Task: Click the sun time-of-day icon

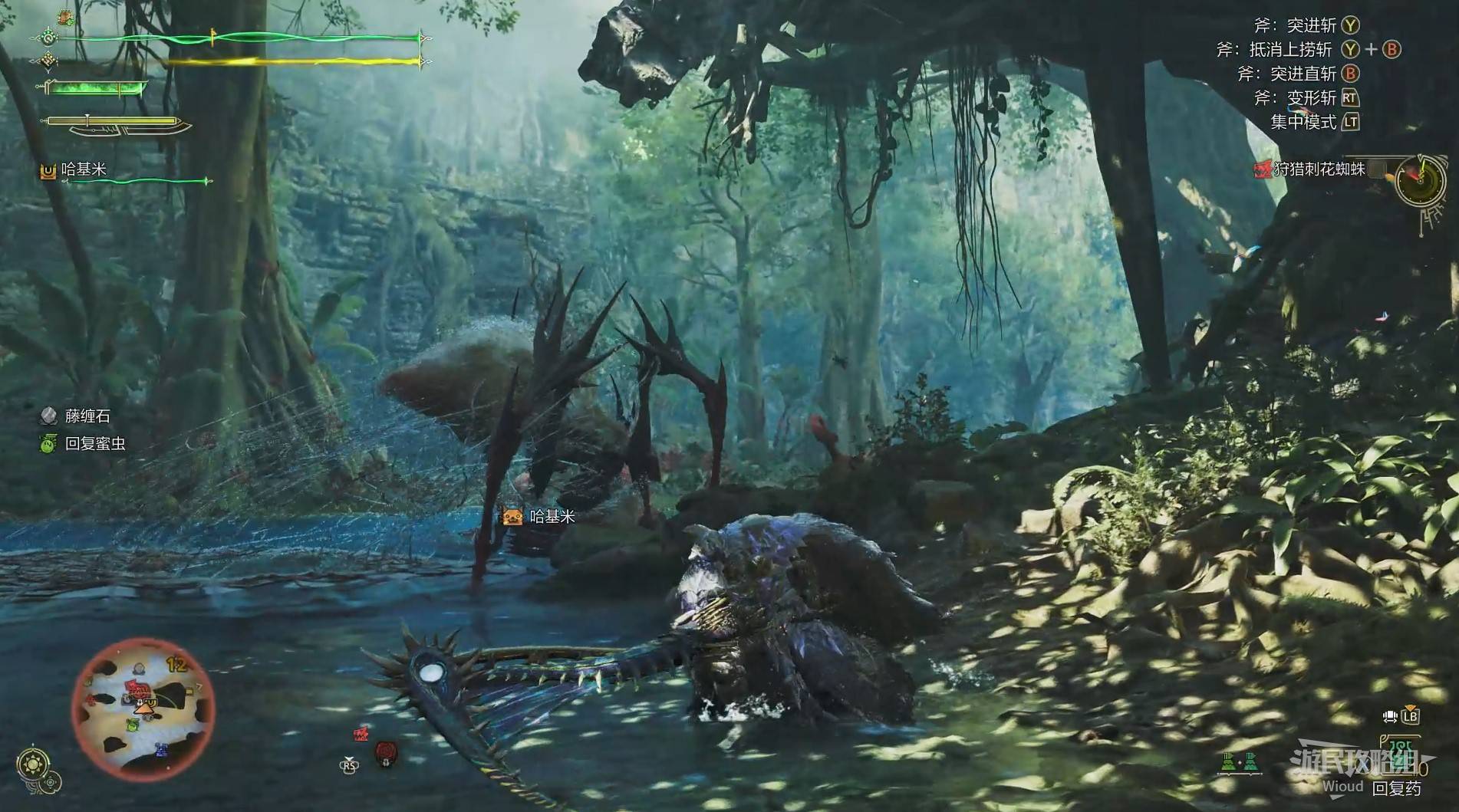Action: [x=33, y=763]
